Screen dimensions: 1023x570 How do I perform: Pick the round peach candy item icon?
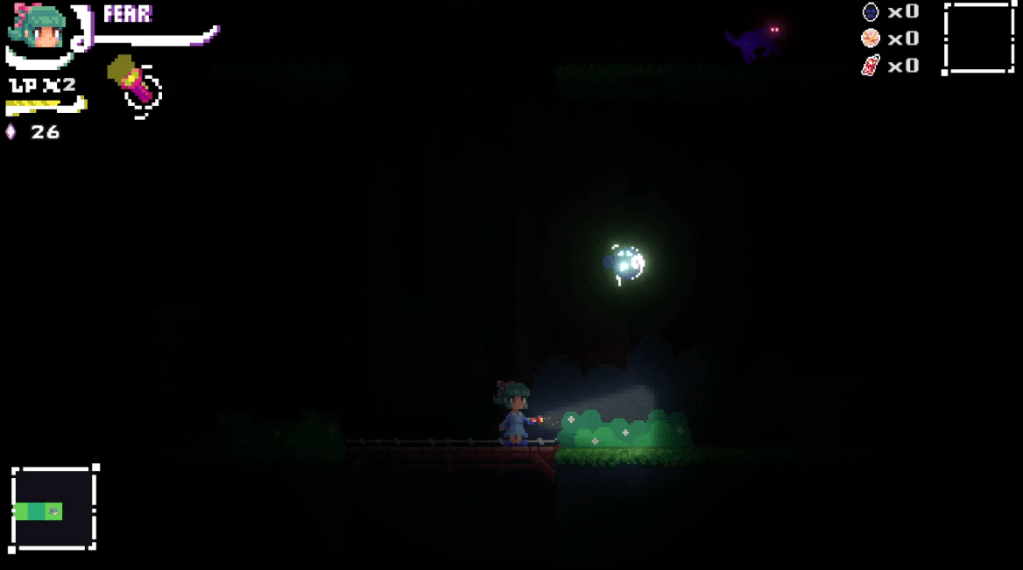point(870,39)
